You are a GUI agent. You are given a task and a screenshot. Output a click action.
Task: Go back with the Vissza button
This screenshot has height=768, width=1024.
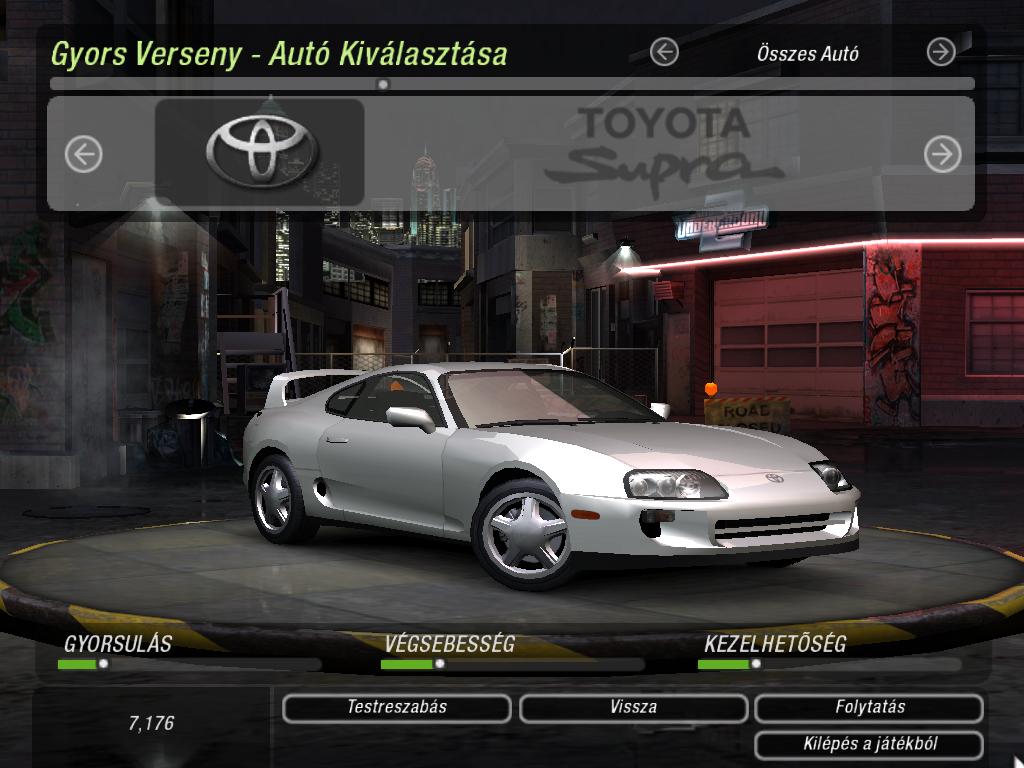633,708
